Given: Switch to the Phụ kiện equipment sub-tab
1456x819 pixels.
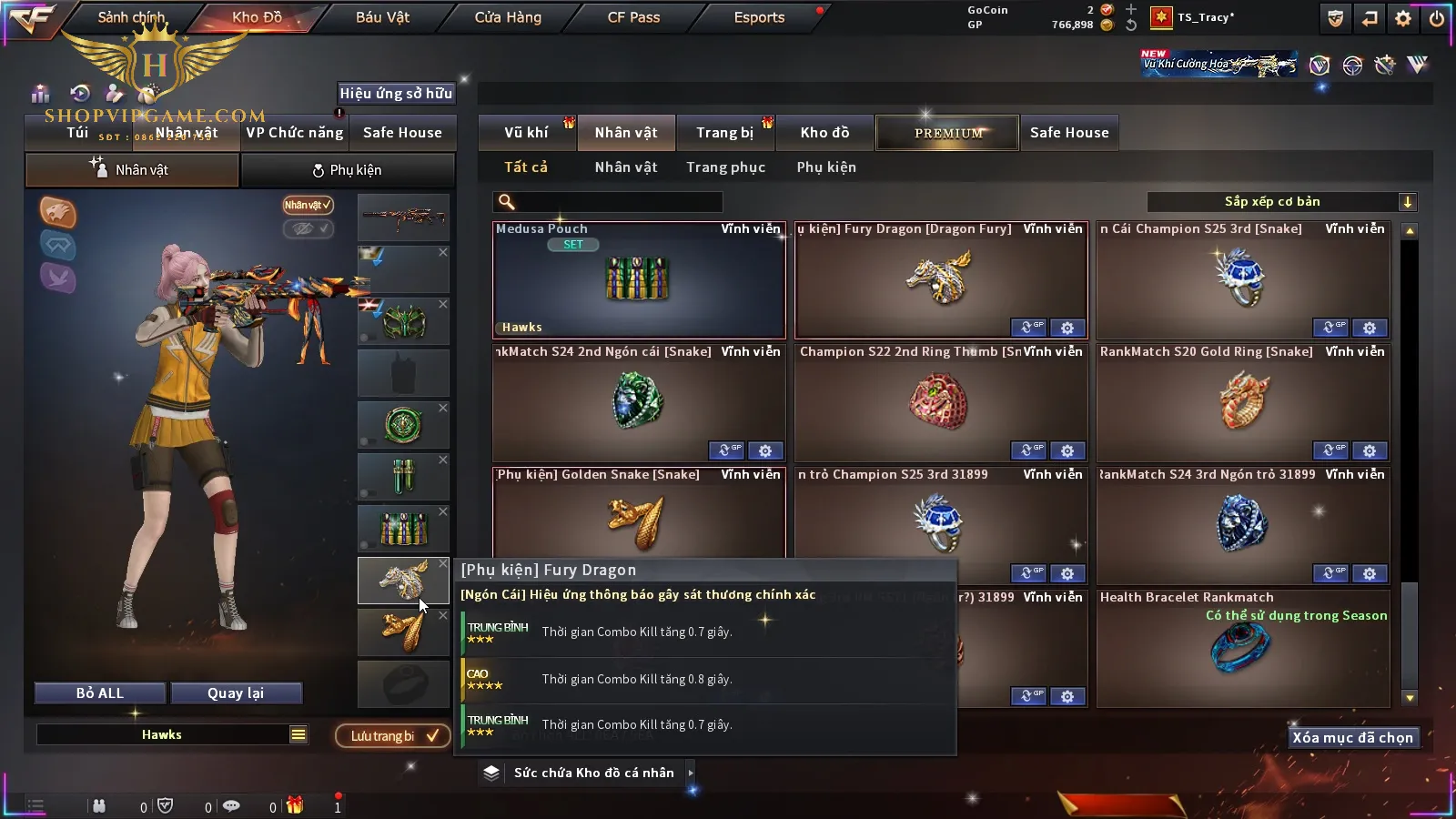Looking at the screenshot, I should tap(348, 170).
